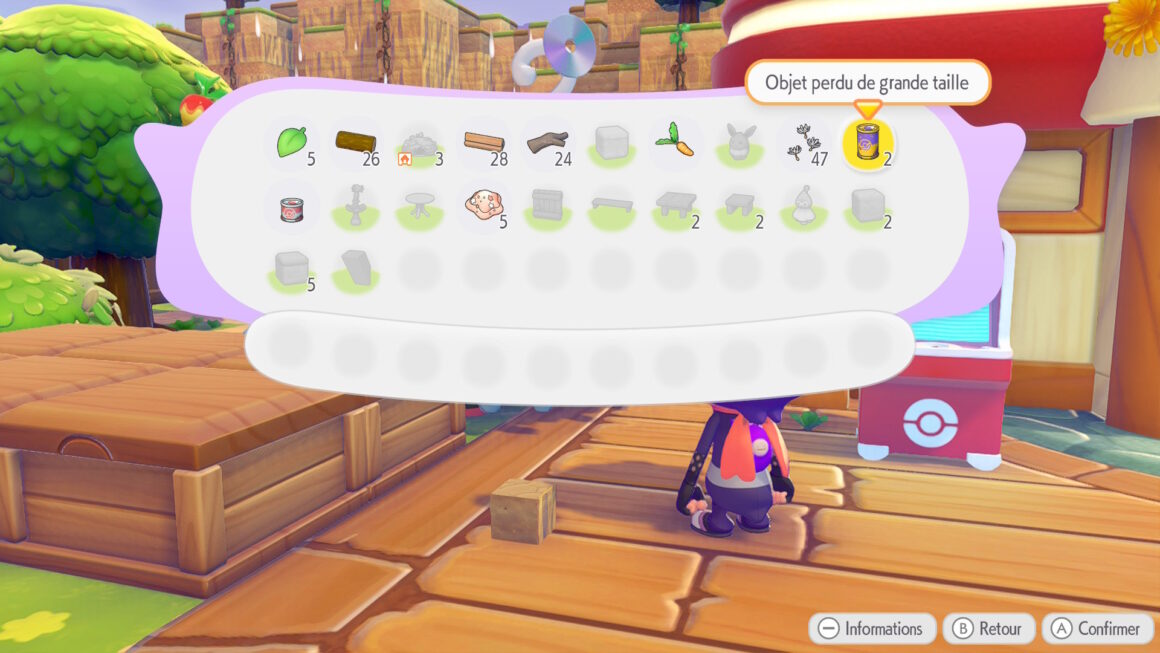Viewport: 1160px width, 653px height.
Task: Go back with the Retour button
Action: [x=988, y=629]
